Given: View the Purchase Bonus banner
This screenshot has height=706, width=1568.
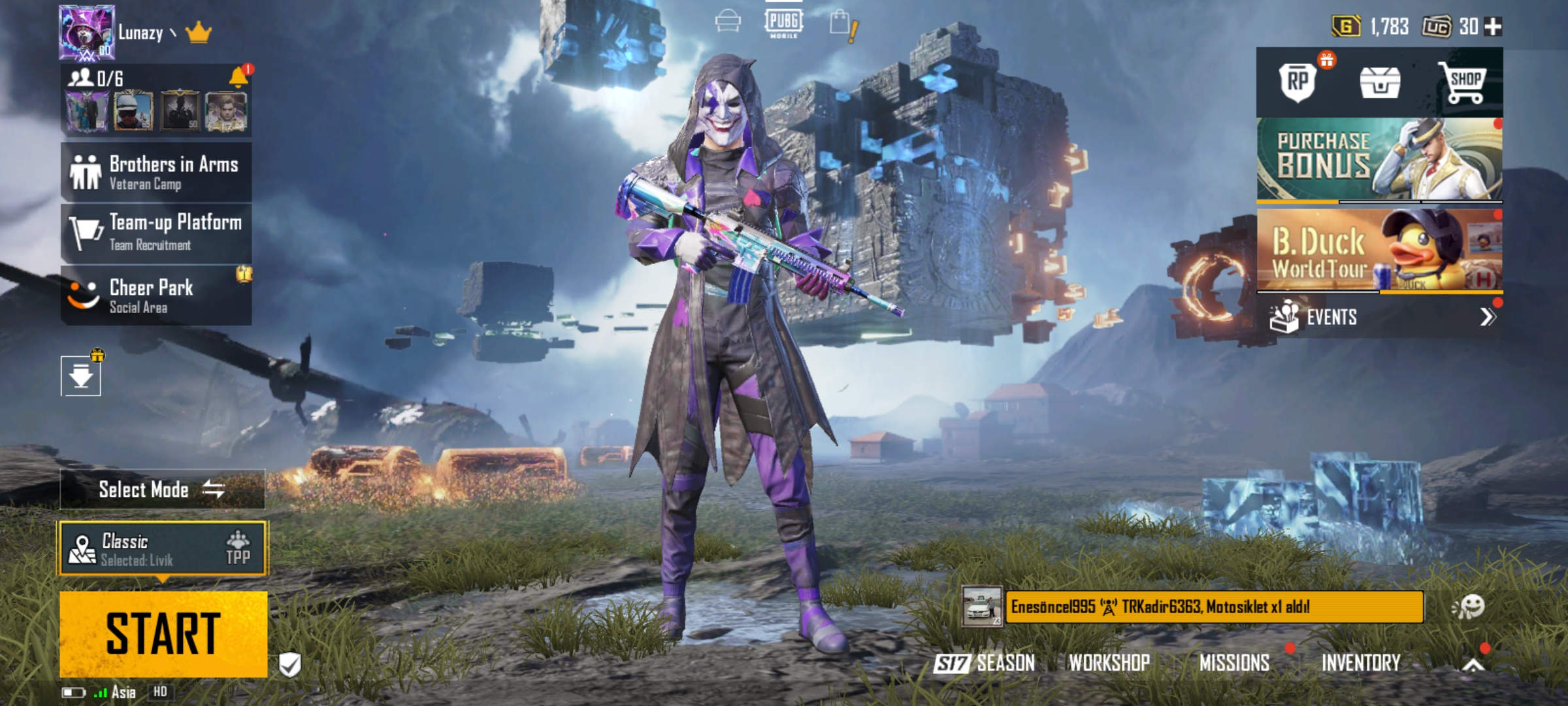Looking at the screenshot, I should point(1379,159).
